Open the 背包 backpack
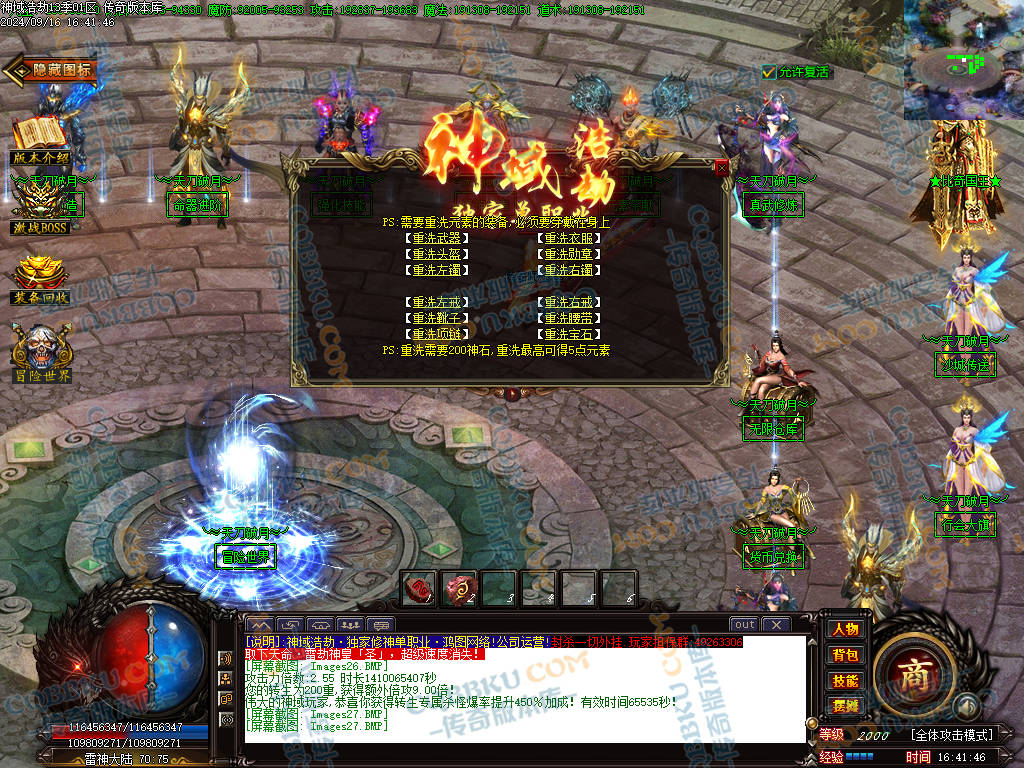 (845, 655)
